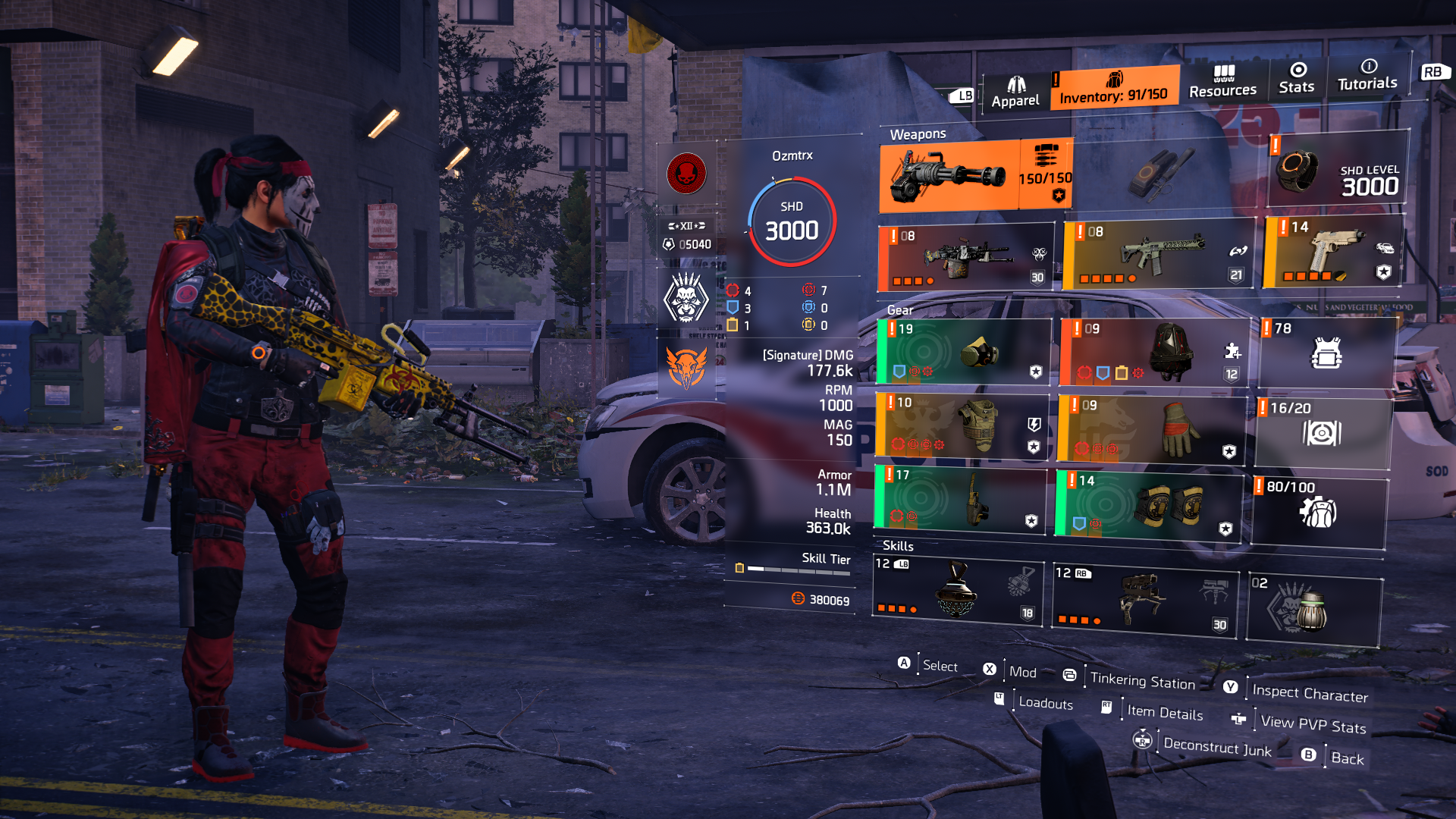The width and height of the screenshot is (1456, 819).
Task: Select the gas mask gear slot
Action: 963,350
